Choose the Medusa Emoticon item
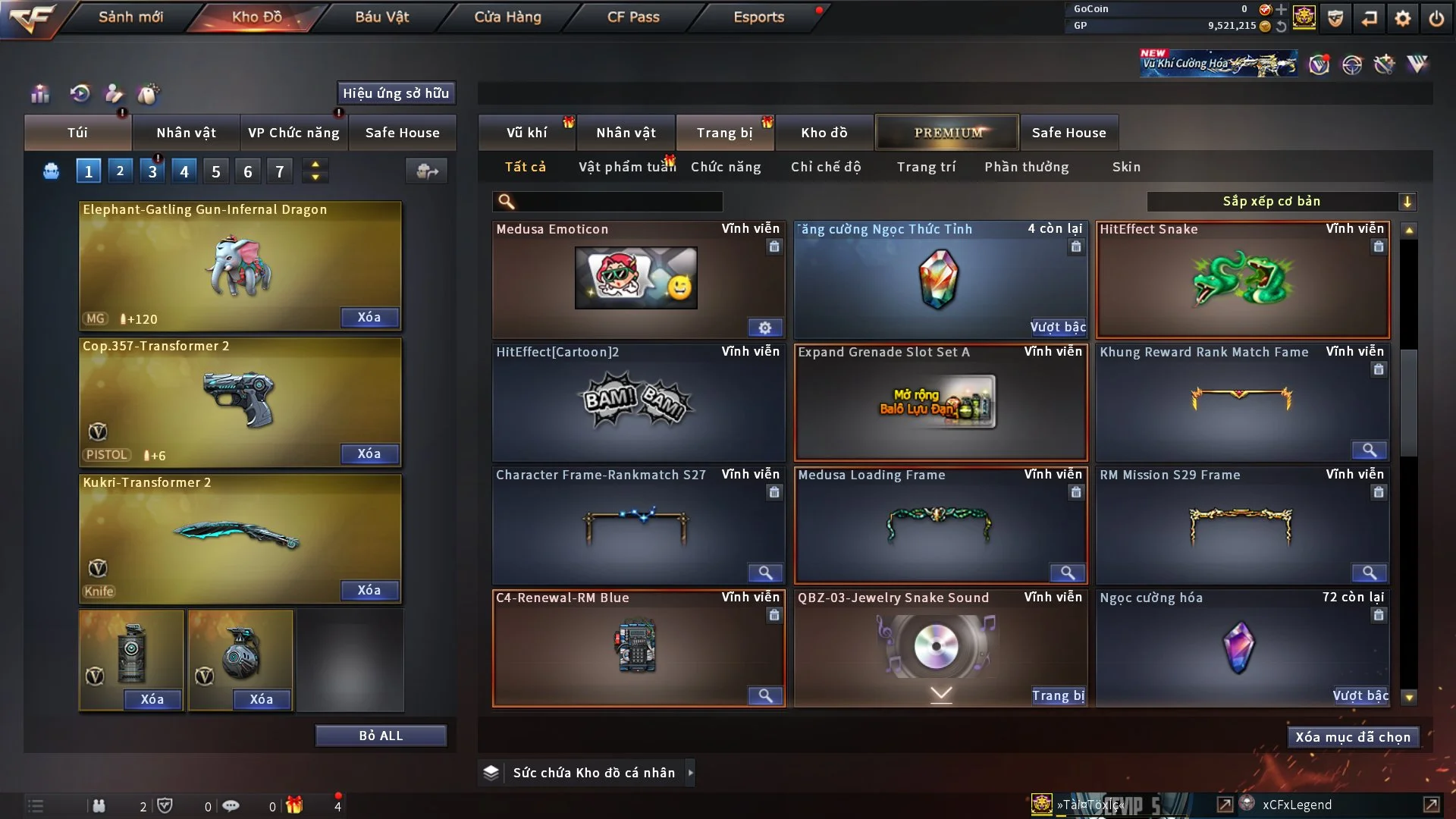 (637, 279)
